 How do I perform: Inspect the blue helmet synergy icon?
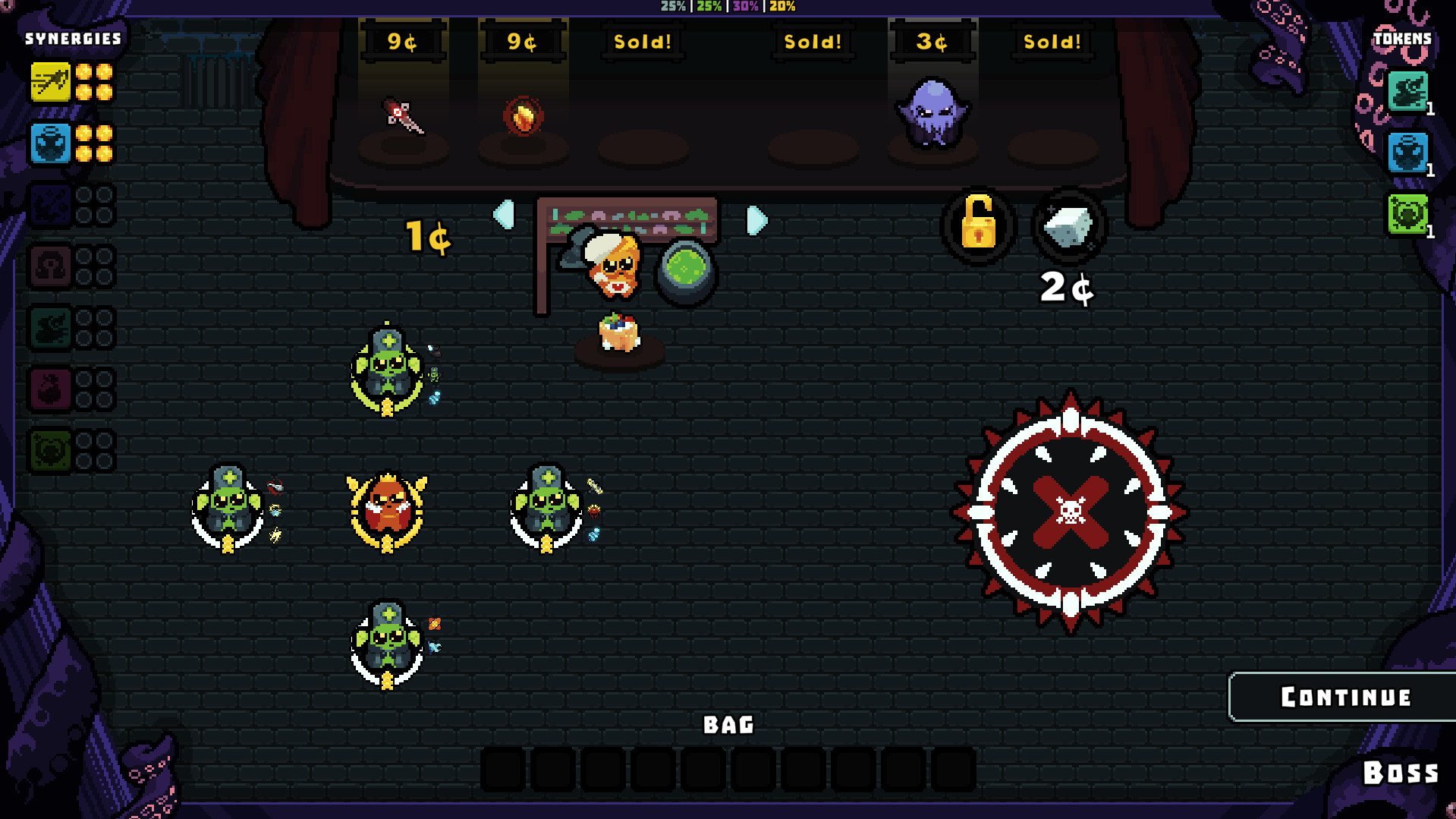(x=50, y=143)
